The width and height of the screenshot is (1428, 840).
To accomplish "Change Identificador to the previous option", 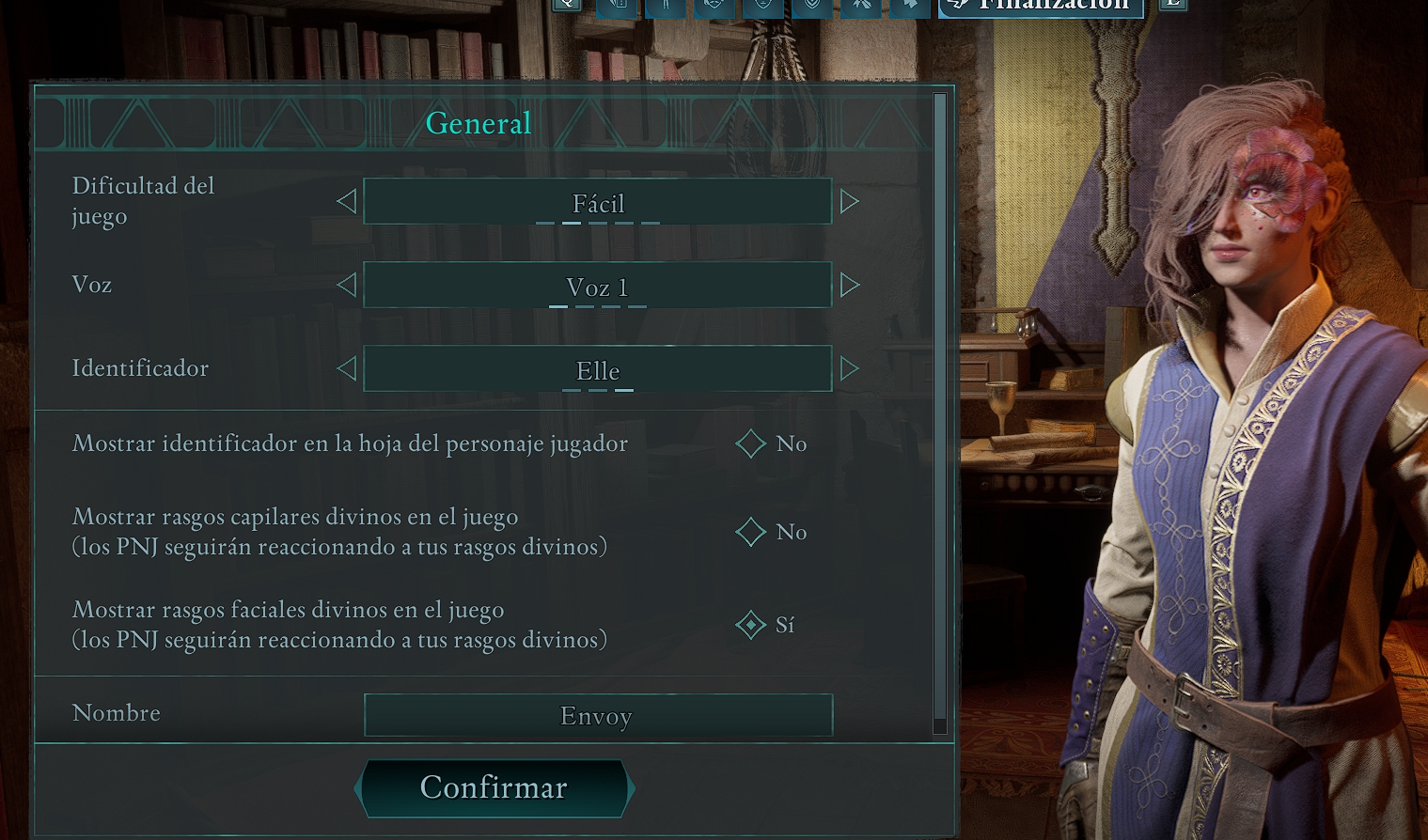I will [347, 368].
